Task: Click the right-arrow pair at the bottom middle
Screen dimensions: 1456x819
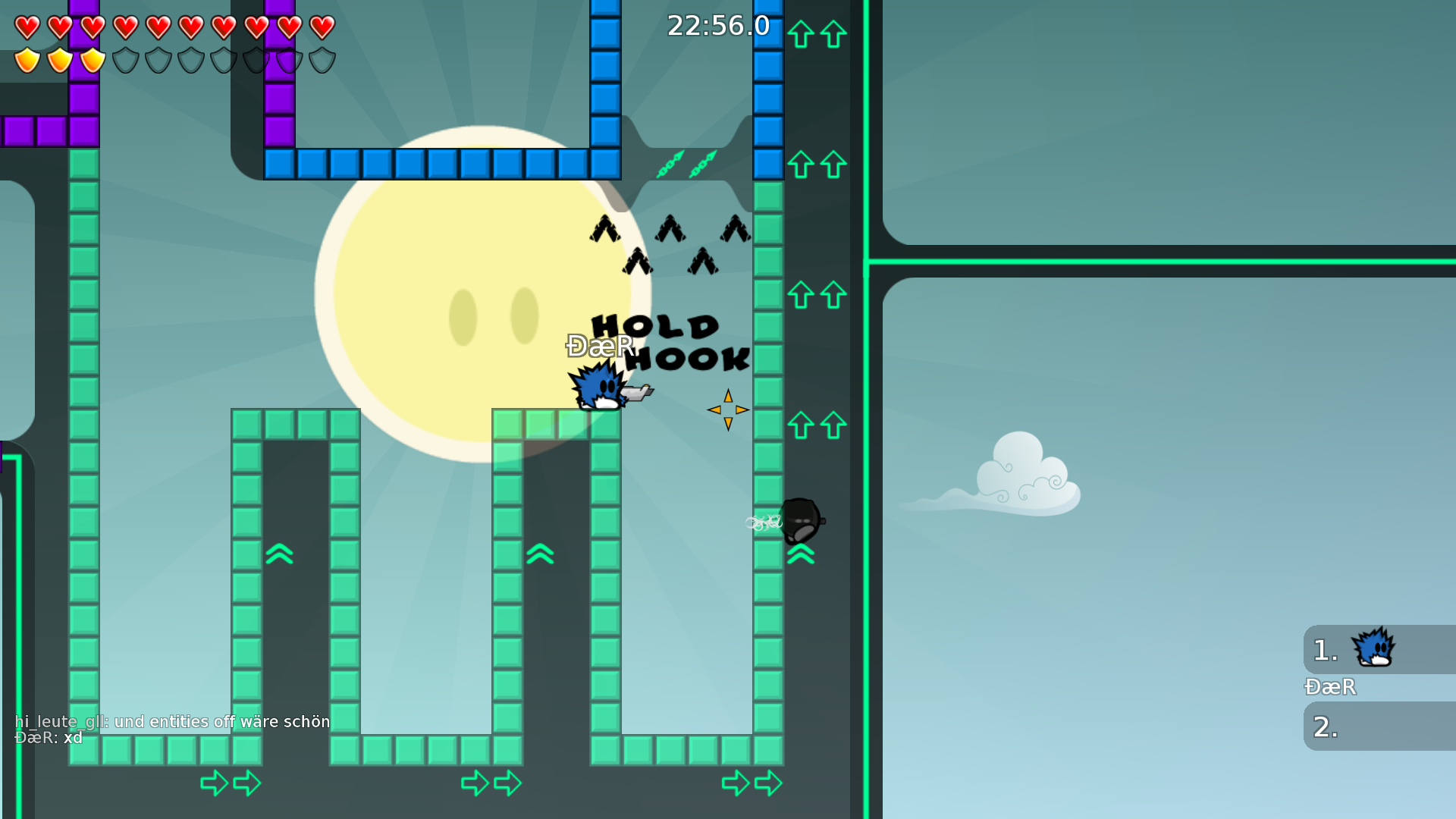Action: click(x=491, y=783)
